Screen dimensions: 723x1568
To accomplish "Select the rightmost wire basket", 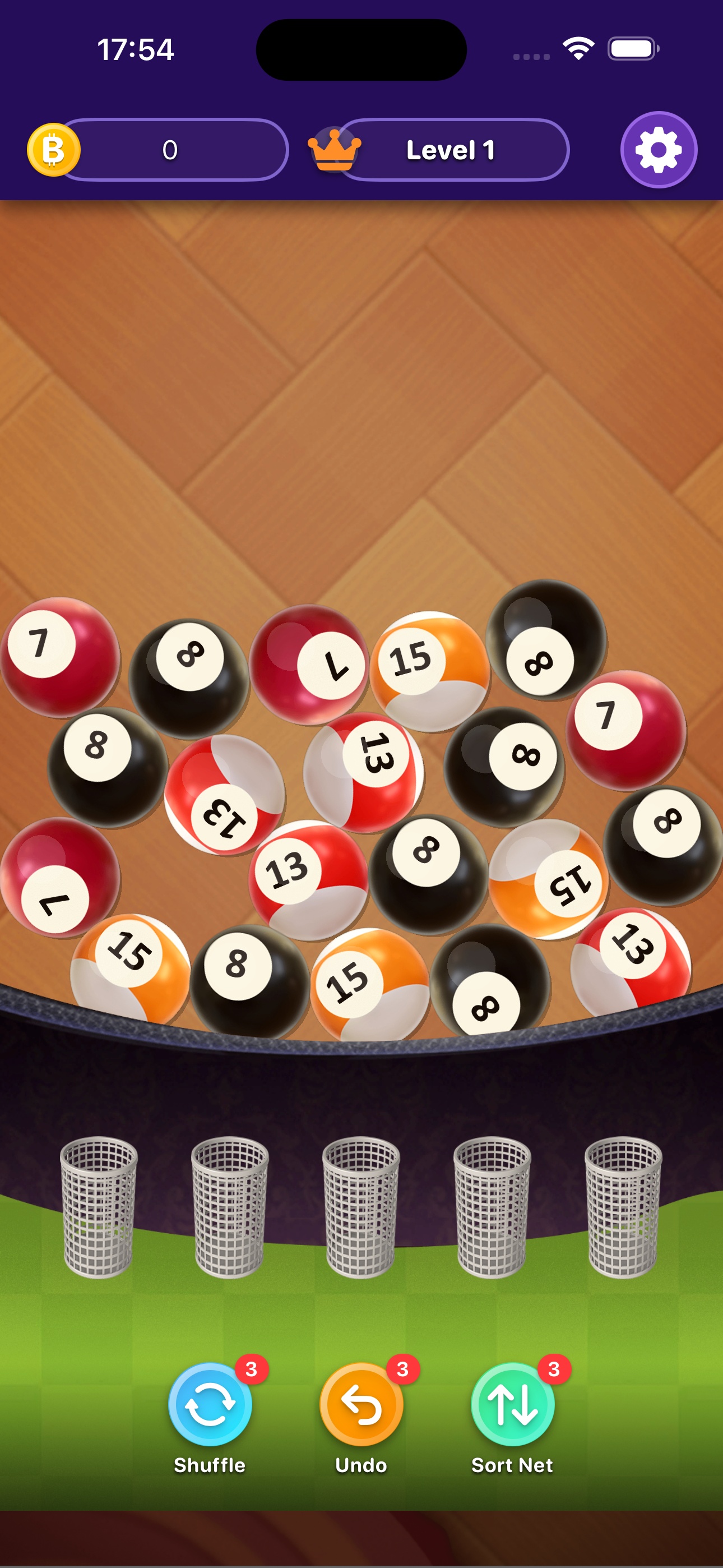I will (622, 1211).
